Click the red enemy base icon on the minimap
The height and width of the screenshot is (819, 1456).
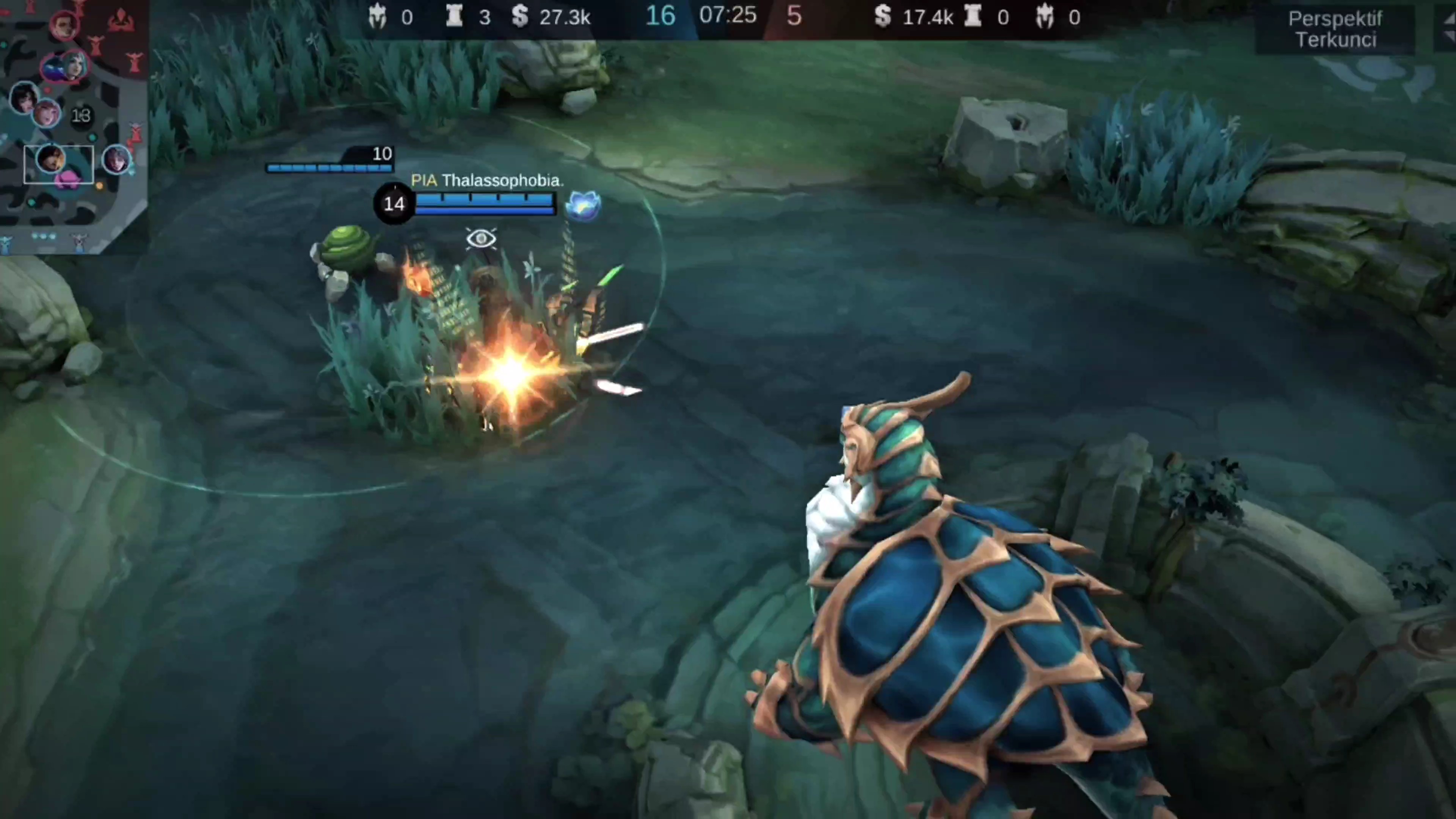click(121, 20)
